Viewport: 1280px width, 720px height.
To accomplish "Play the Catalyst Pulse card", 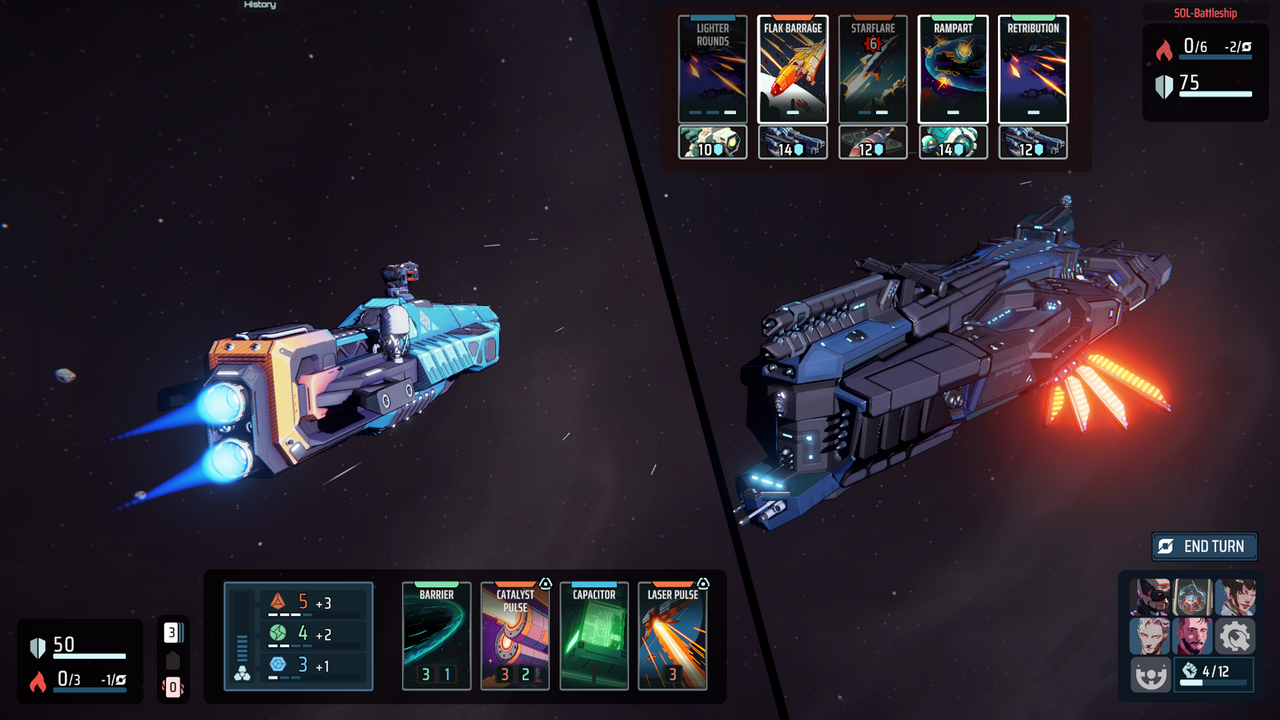I will [x=515, y=636].
